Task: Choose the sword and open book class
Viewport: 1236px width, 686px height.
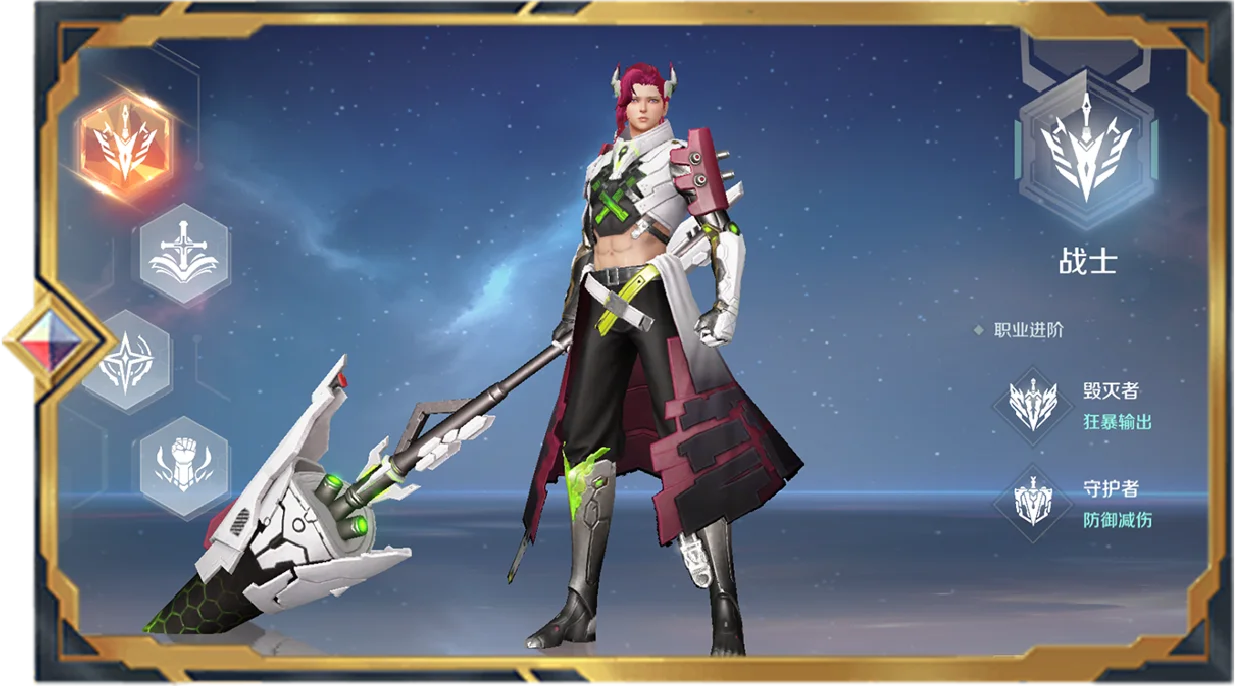Action: click(x=184, y=254)
